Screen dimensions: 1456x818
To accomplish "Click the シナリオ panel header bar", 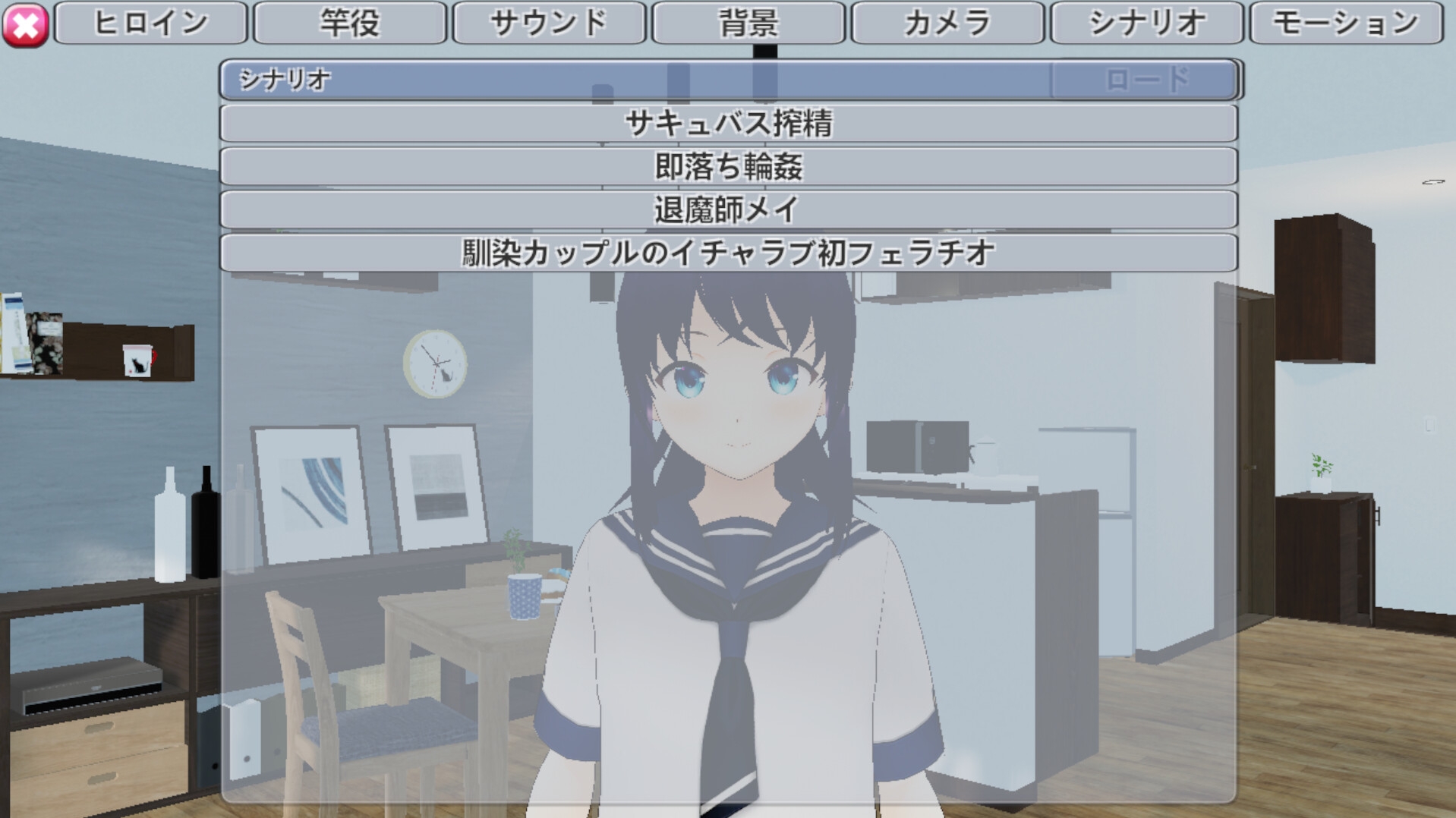I will pyautogui.click(x=607, y=80).
